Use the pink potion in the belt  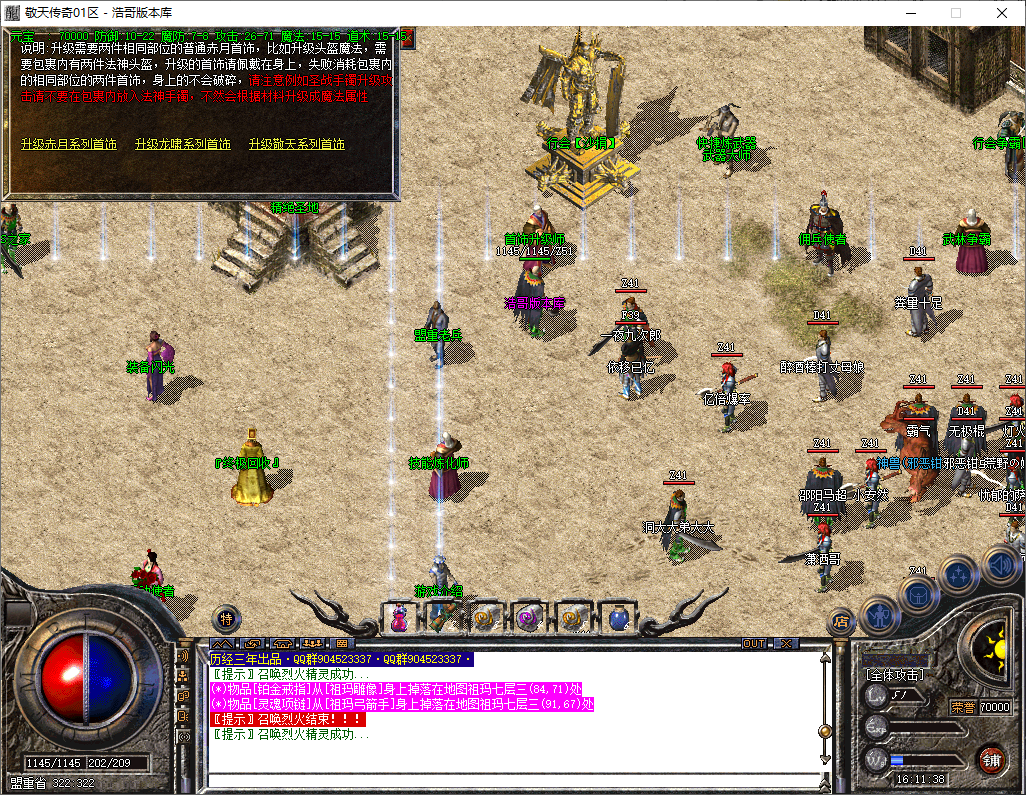tap(399, 620)
